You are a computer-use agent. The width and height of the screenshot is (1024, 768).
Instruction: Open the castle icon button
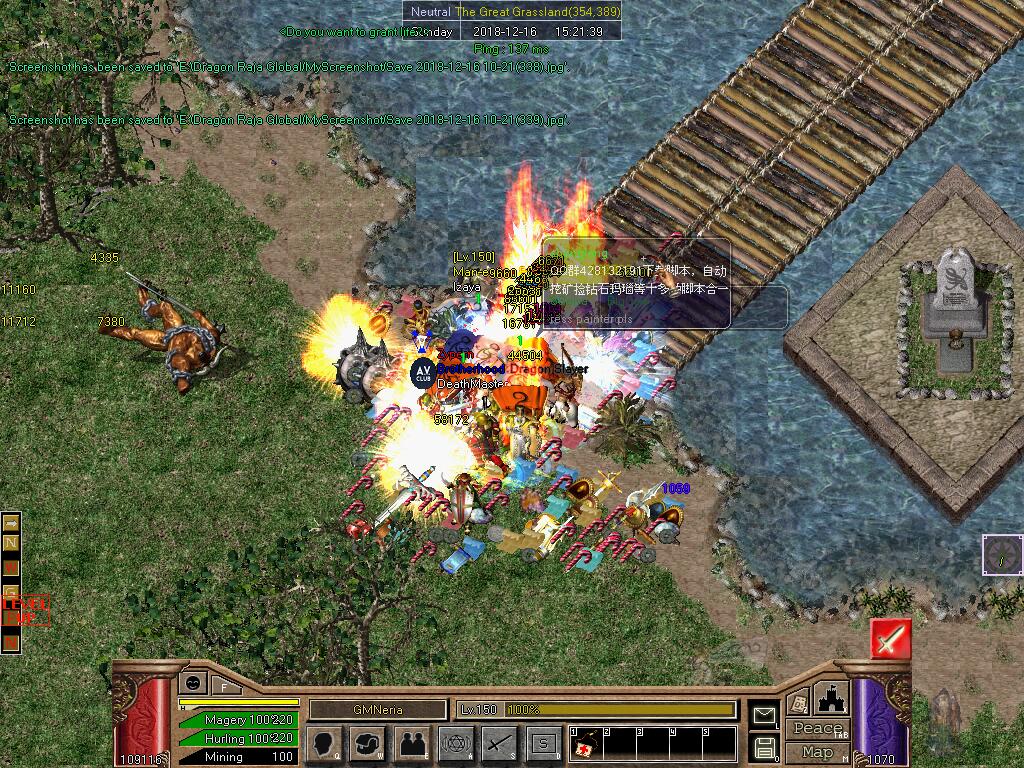point(831,697)
